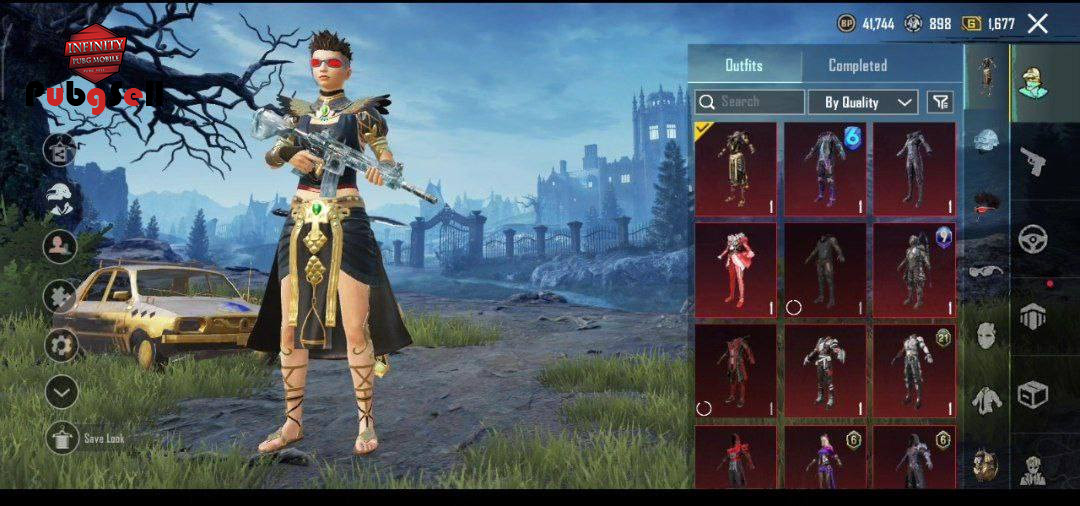1080x506 pixels.
Task: Show the jacket tops subcategory
Action: click(985, 400)
